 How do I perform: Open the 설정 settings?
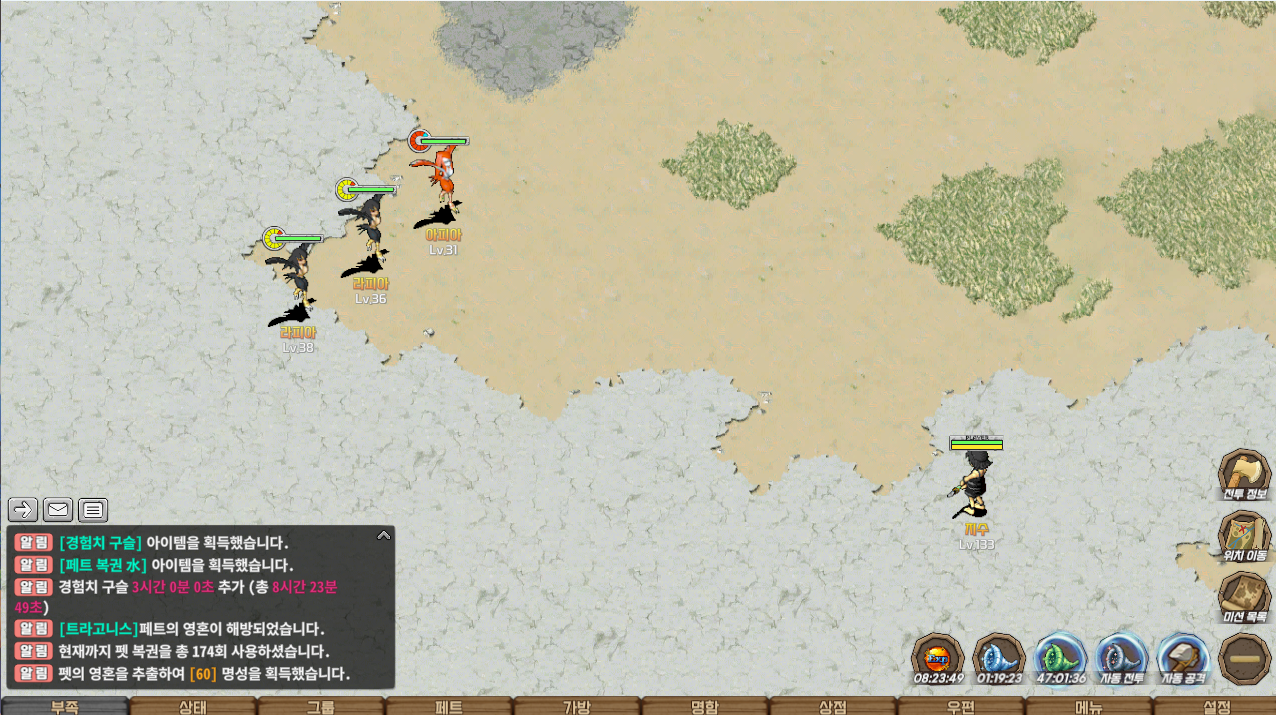click(x=1216, y=707)
